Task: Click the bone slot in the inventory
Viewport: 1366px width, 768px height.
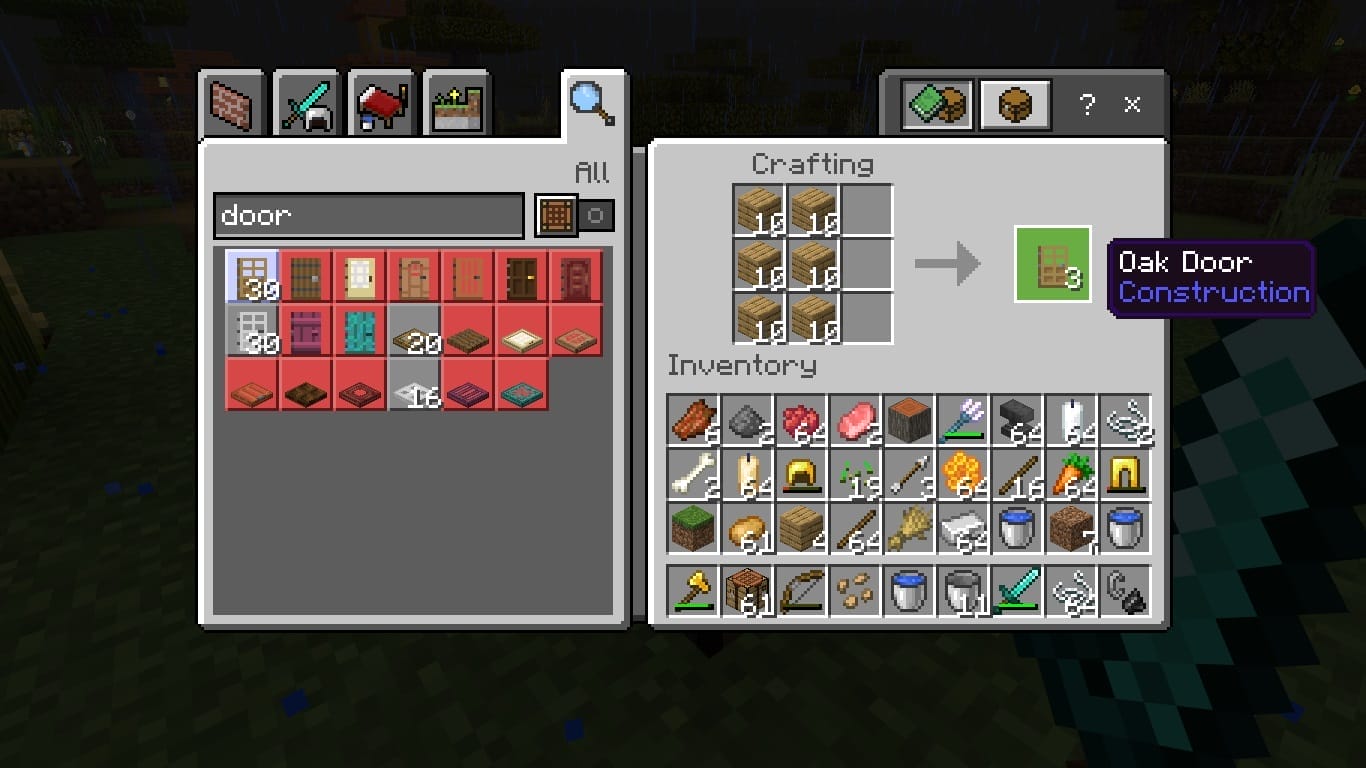Action: 693,474
